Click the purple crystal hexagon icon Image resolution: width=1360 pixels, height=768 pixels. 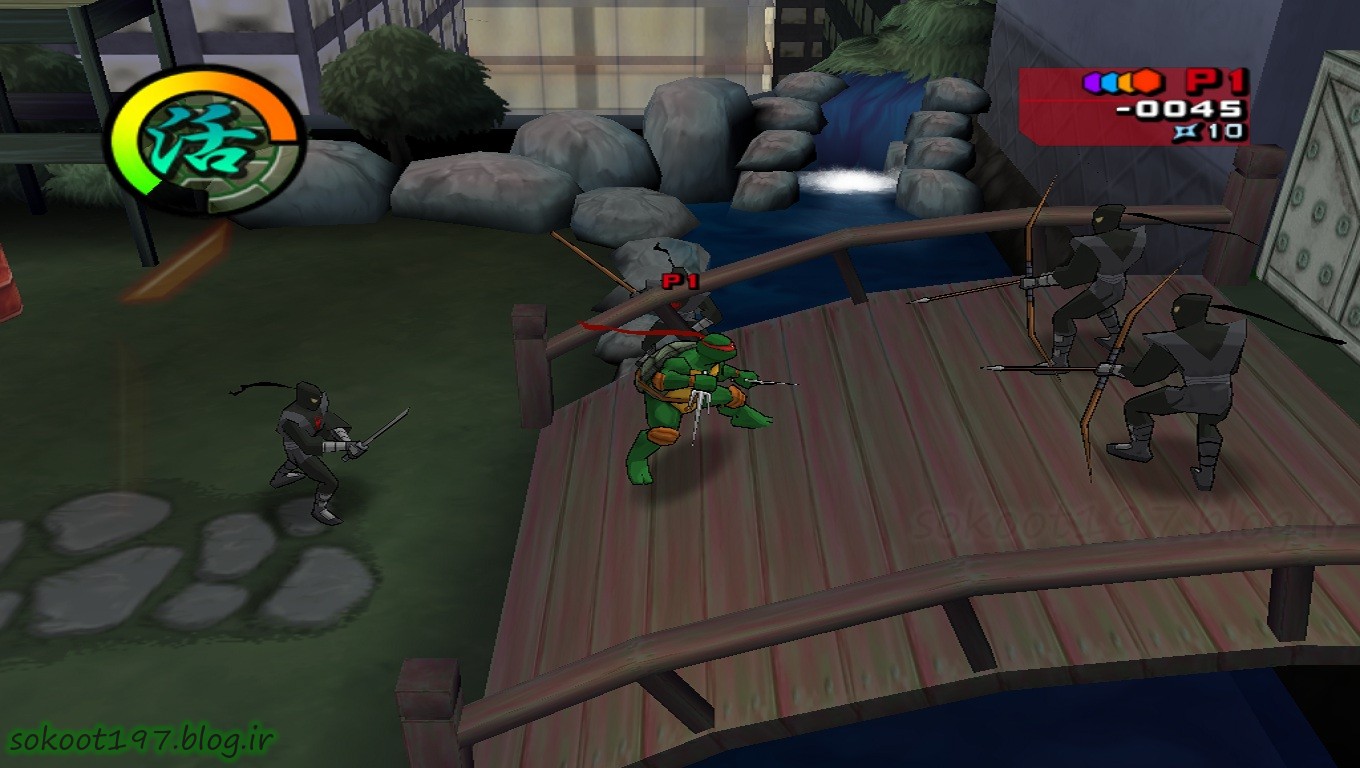point(1092,82)
